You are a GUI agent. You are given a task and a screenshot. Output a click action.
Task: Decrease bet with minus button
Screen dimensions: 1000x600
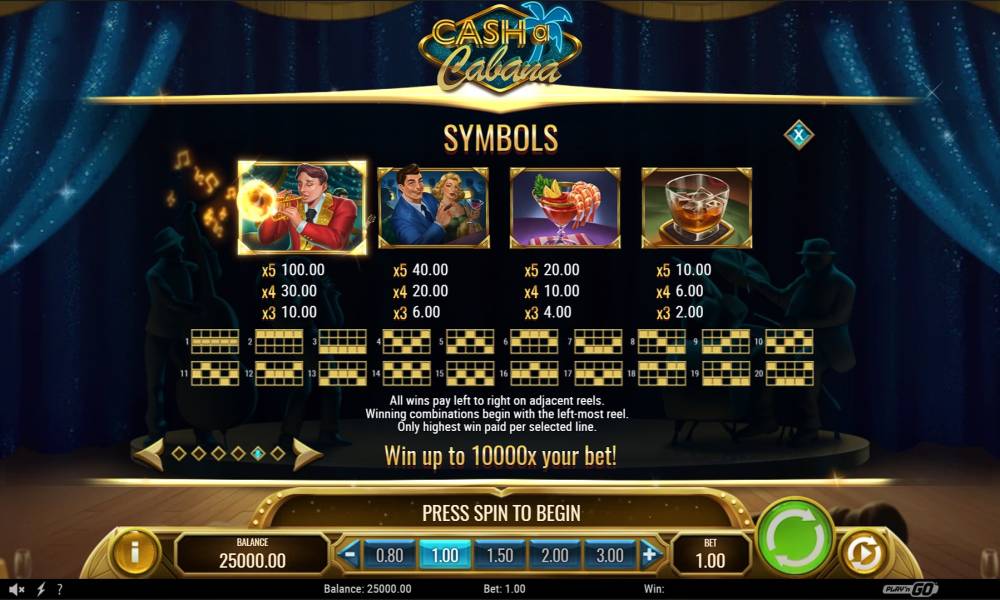click(349, 554)
